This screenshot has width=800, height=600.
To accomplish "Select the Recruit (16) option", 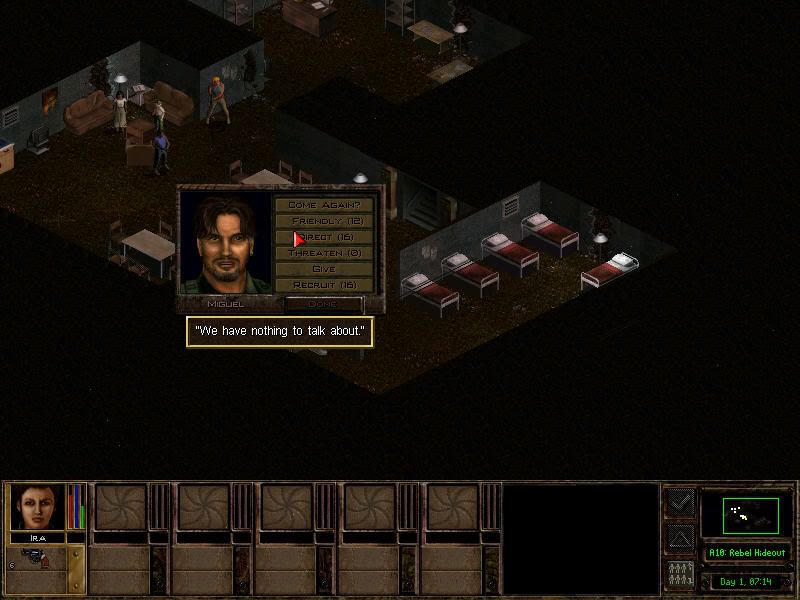I will (x=323, y=284).
